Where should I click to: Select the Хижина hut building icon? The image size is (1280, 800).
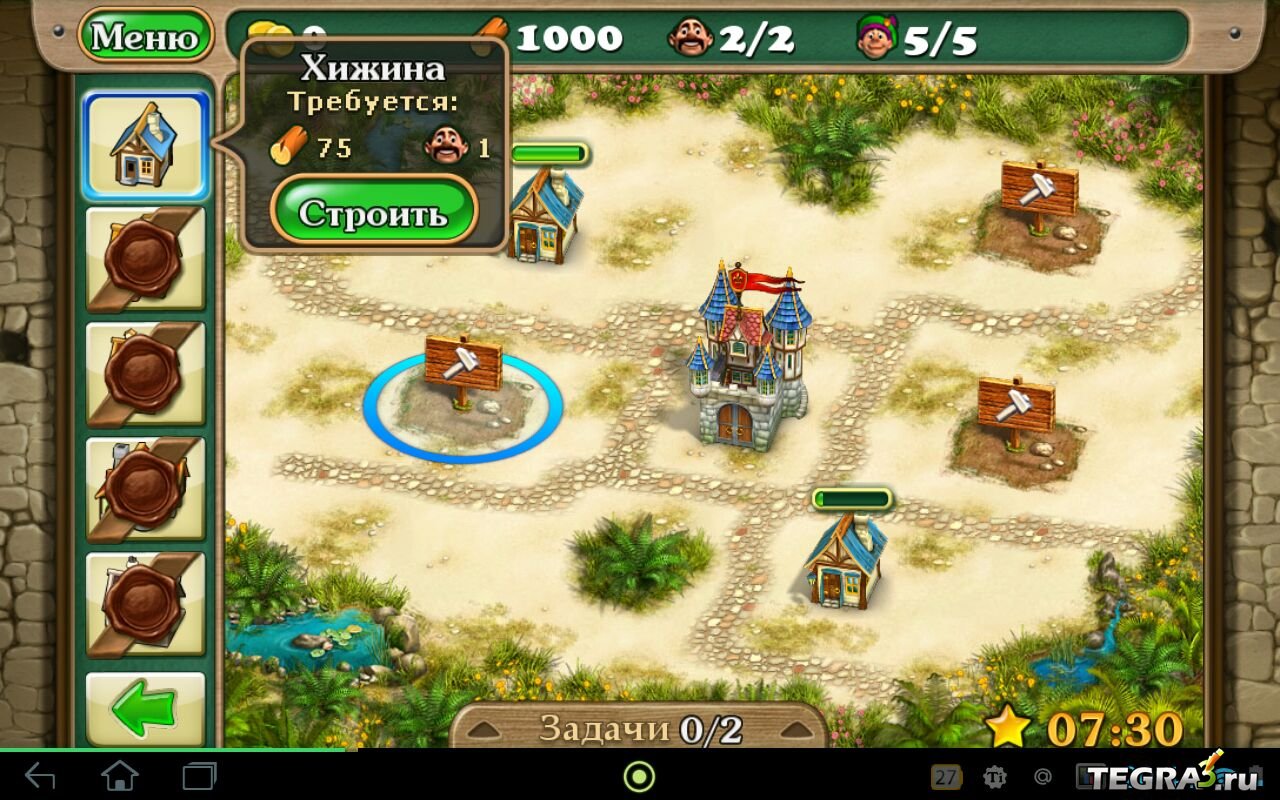point(146,146)
